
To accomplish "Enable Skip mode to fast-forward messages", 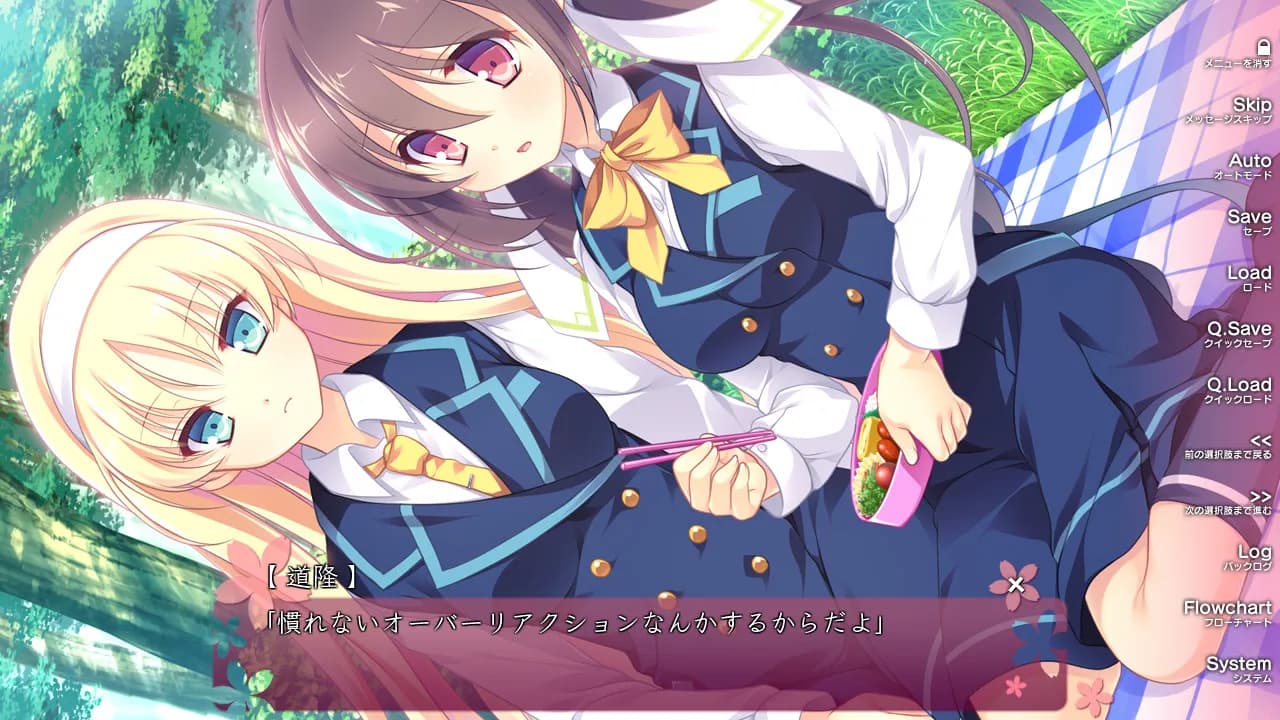I will 1252,105.
